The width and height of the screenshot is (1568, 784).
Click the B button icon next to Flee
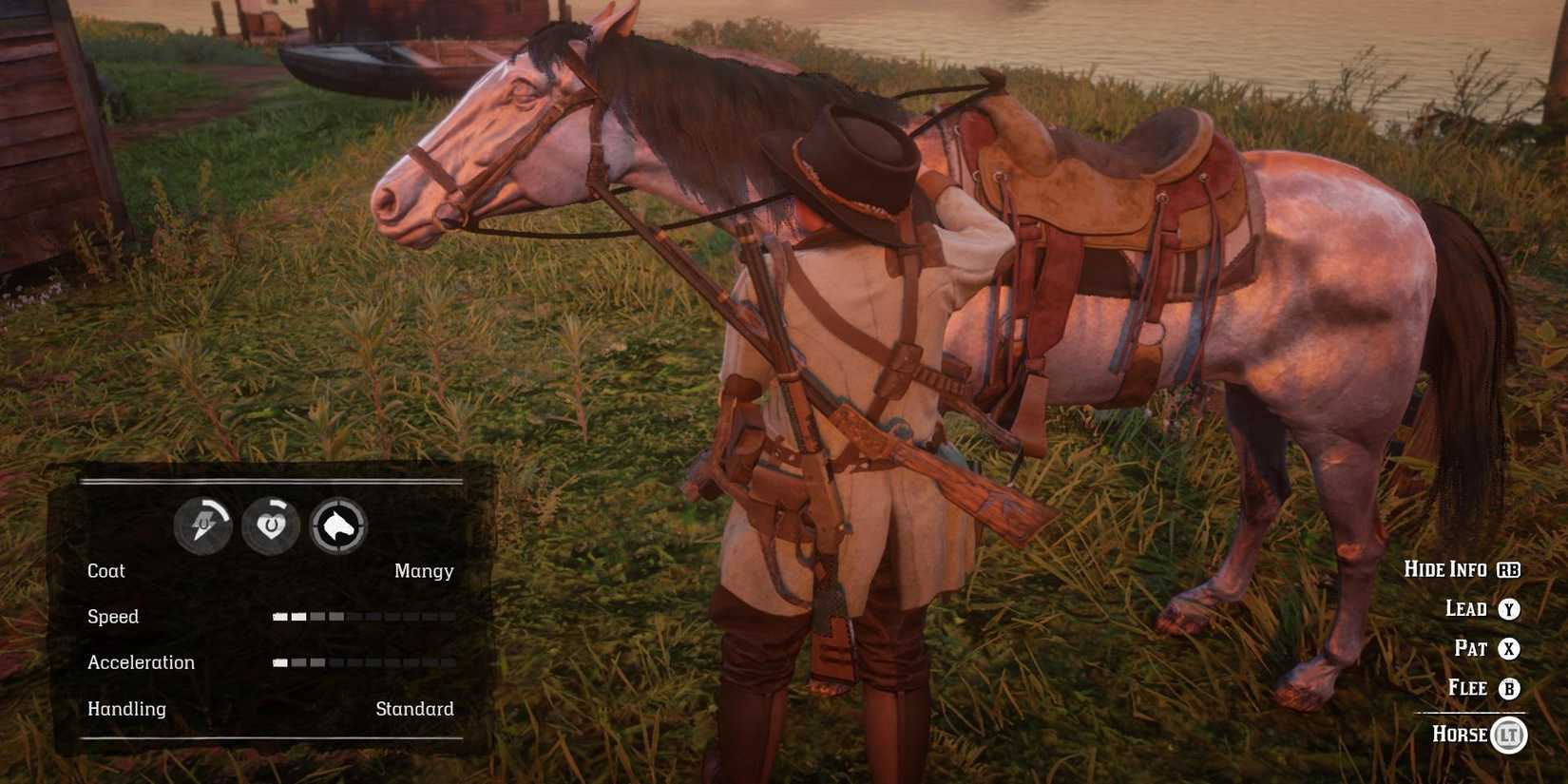tap(1509, 688)
